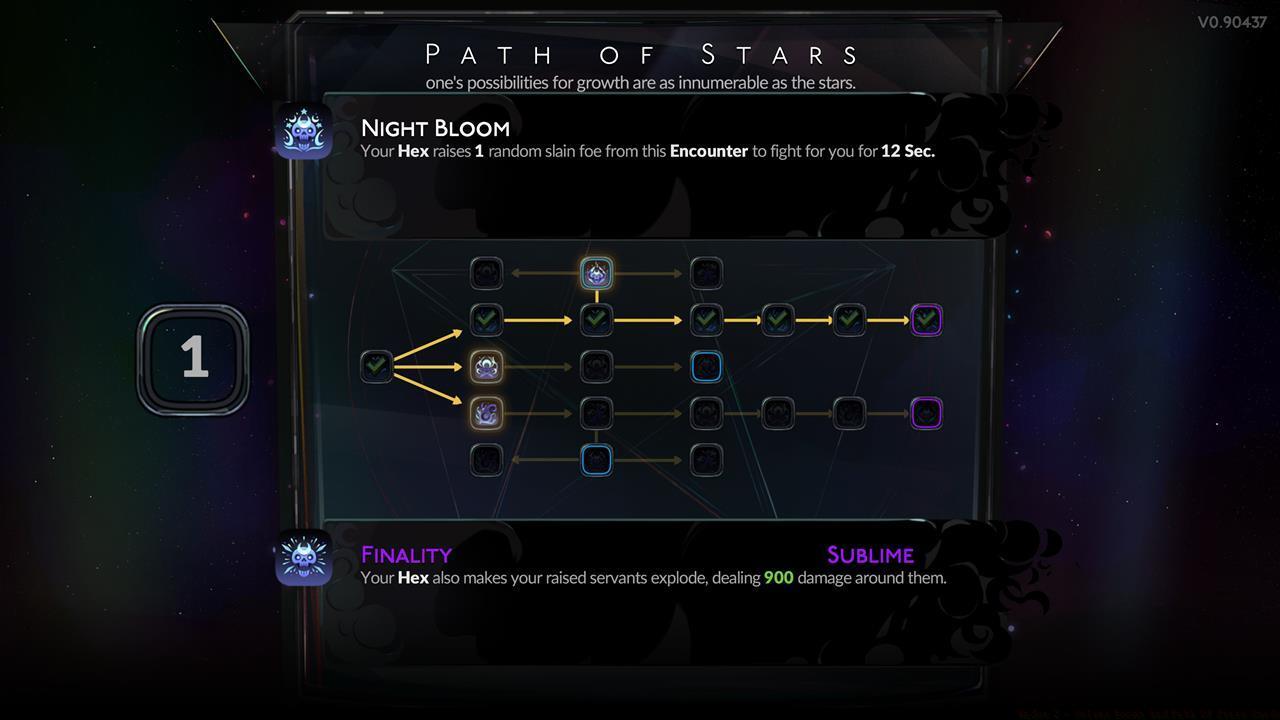Click the Finality label text

point(406,554)
